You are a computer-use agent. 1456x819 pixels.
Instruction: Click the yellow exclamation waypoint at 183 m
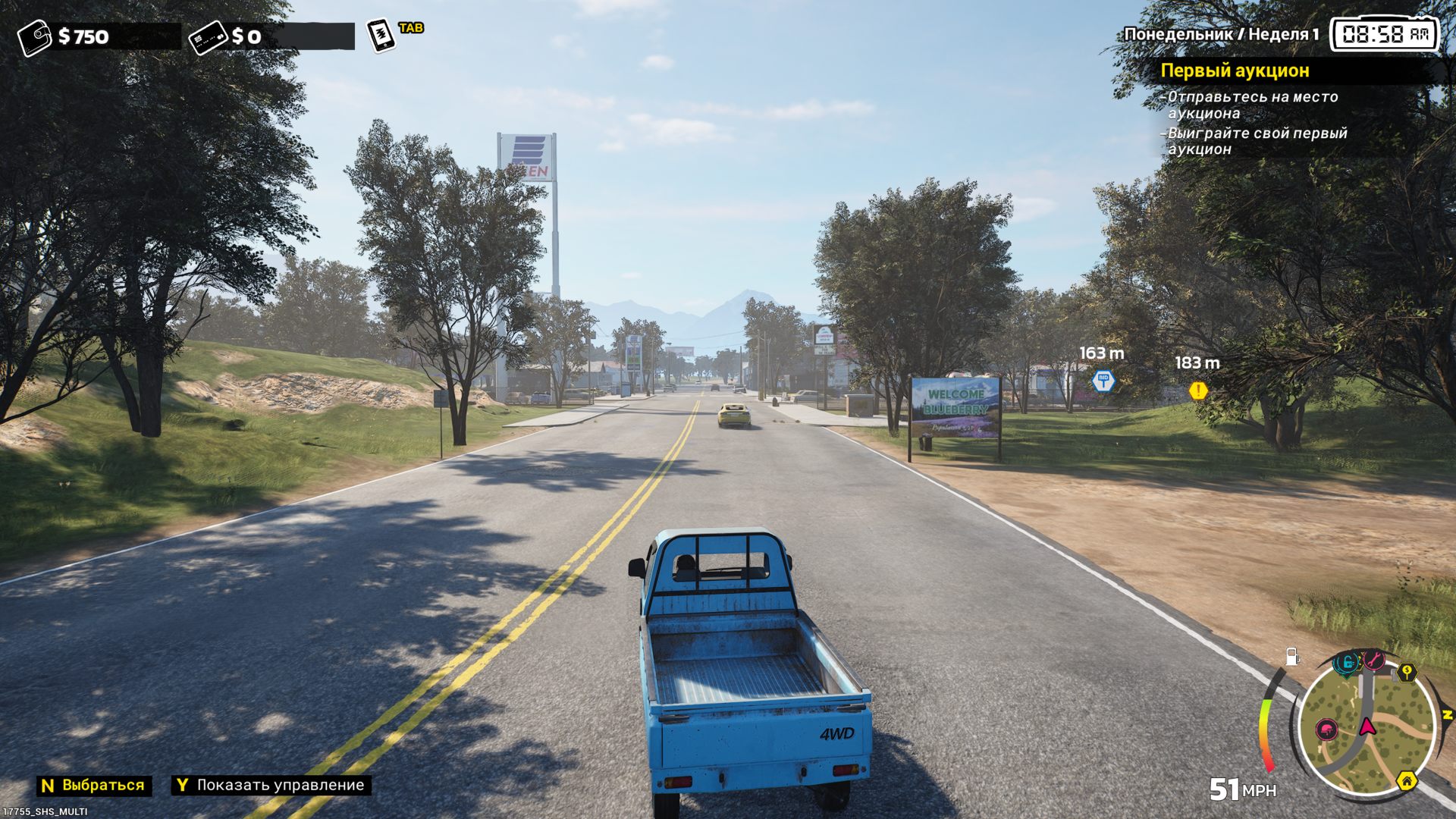click(x=1198, y=391)
